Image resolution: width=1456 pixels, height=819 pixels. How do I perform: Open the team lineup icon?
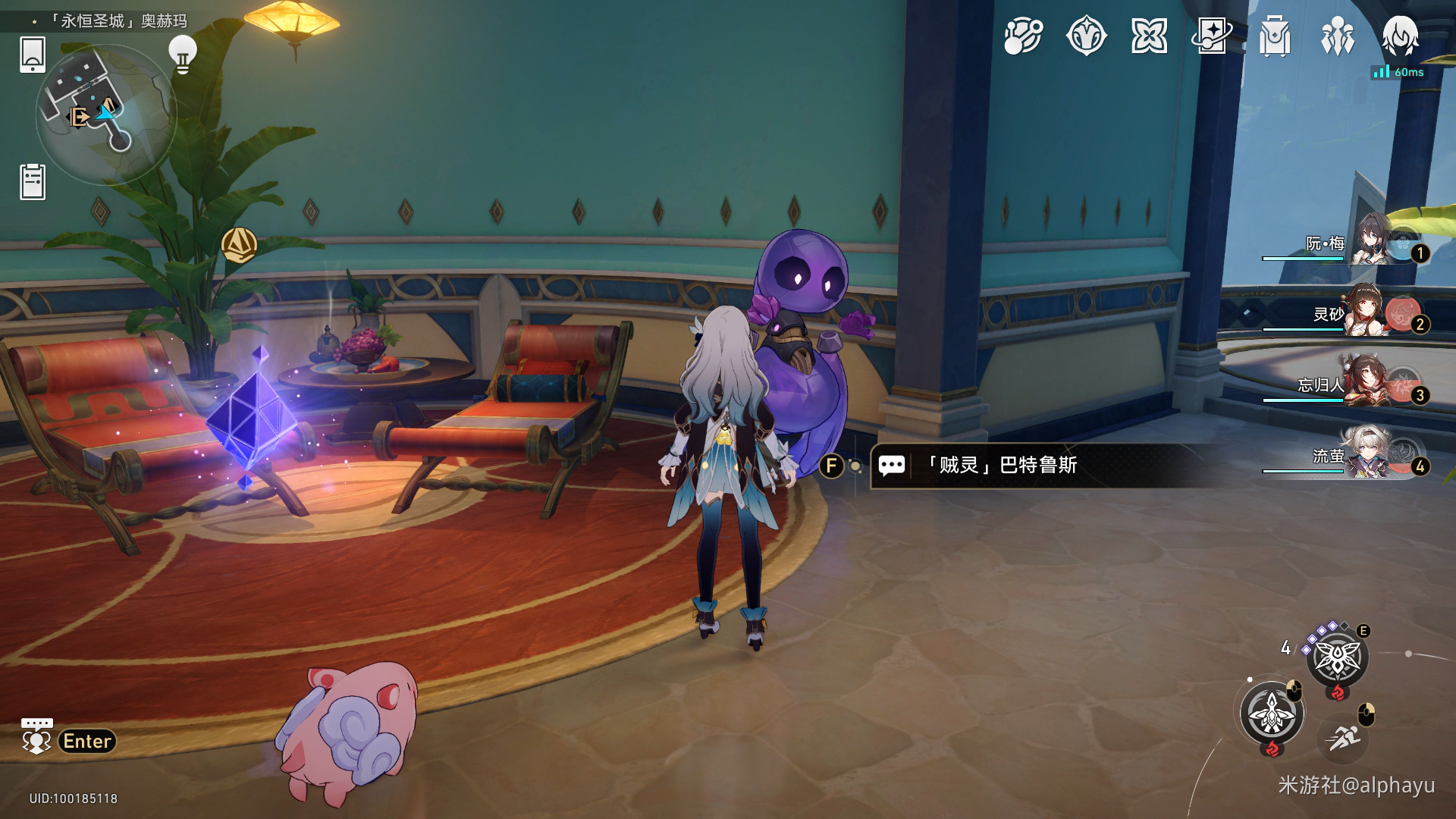click(x=1338, y=36)
